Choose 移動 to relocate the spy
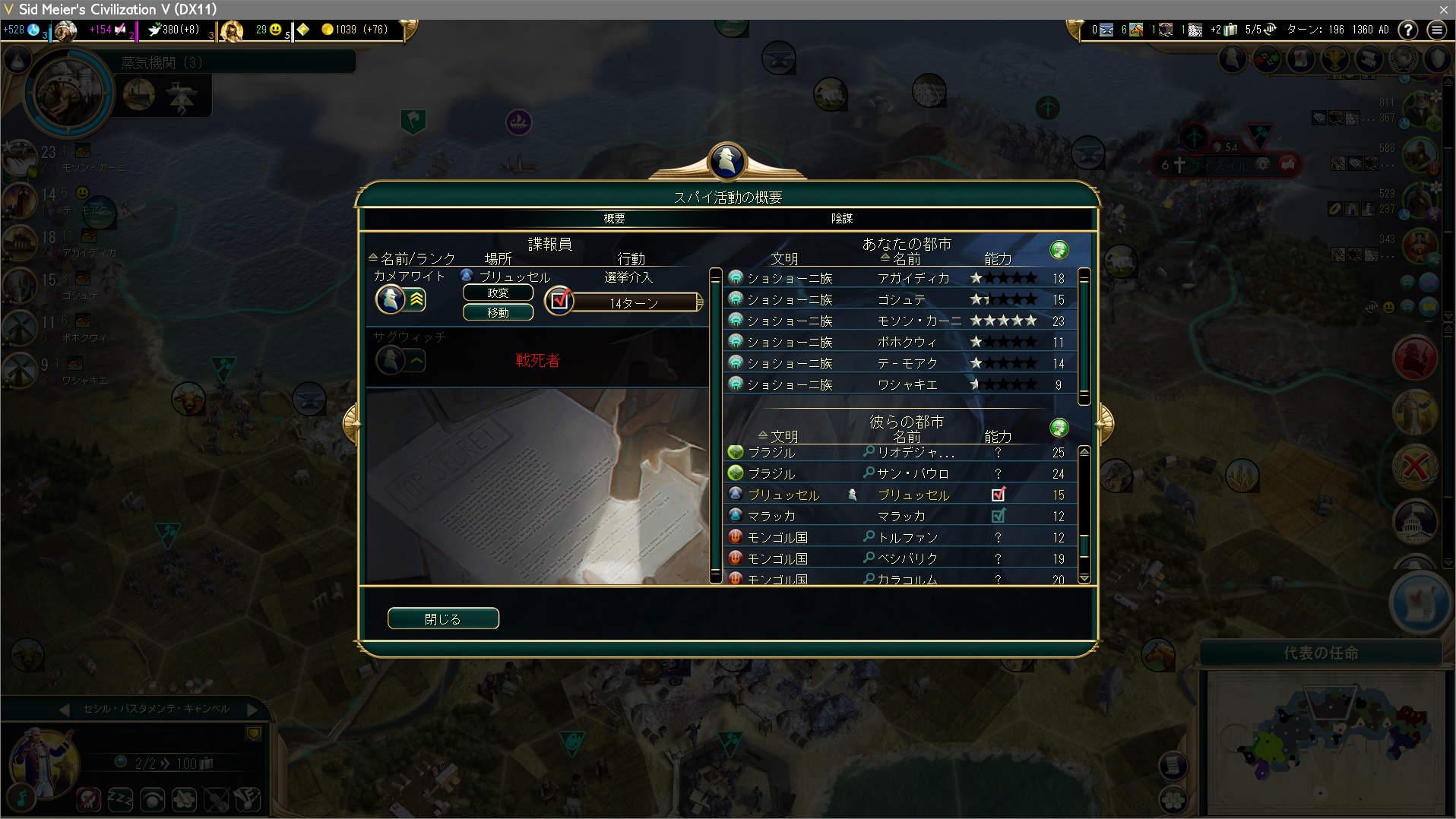This screenshot has height=819, width=1456. (498, 313)
